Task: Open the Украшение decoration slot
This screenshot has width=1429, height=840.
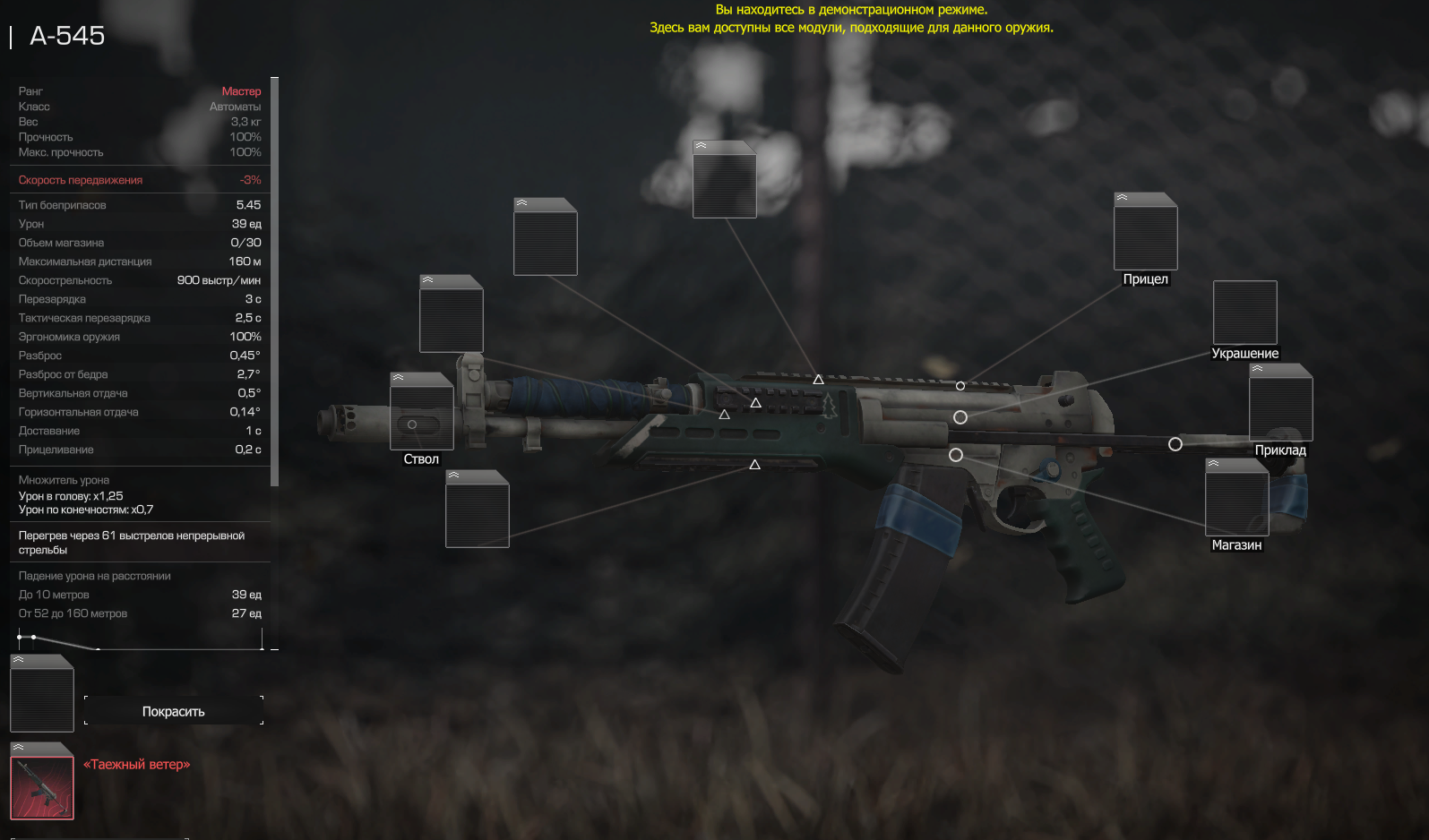Action: (x=1244, y=313)
